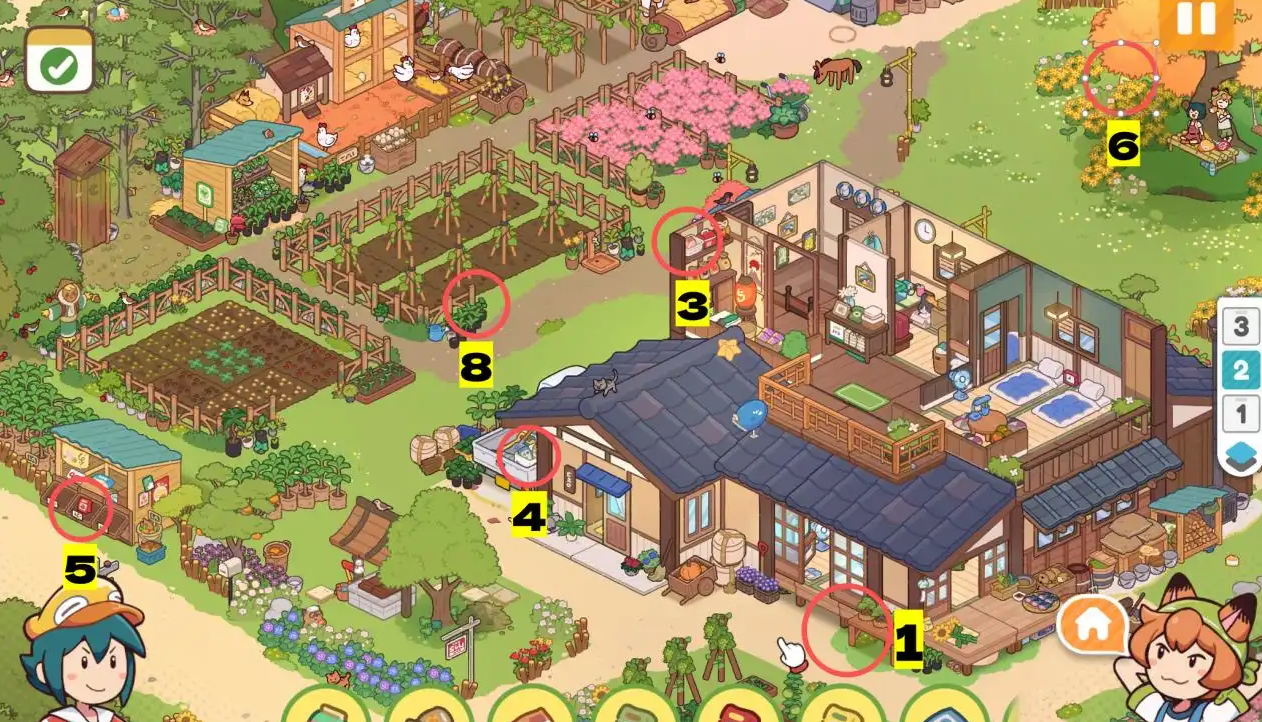Pause the game with the orange pause button
This screenshot has width=1262, height=722.
1196,19
